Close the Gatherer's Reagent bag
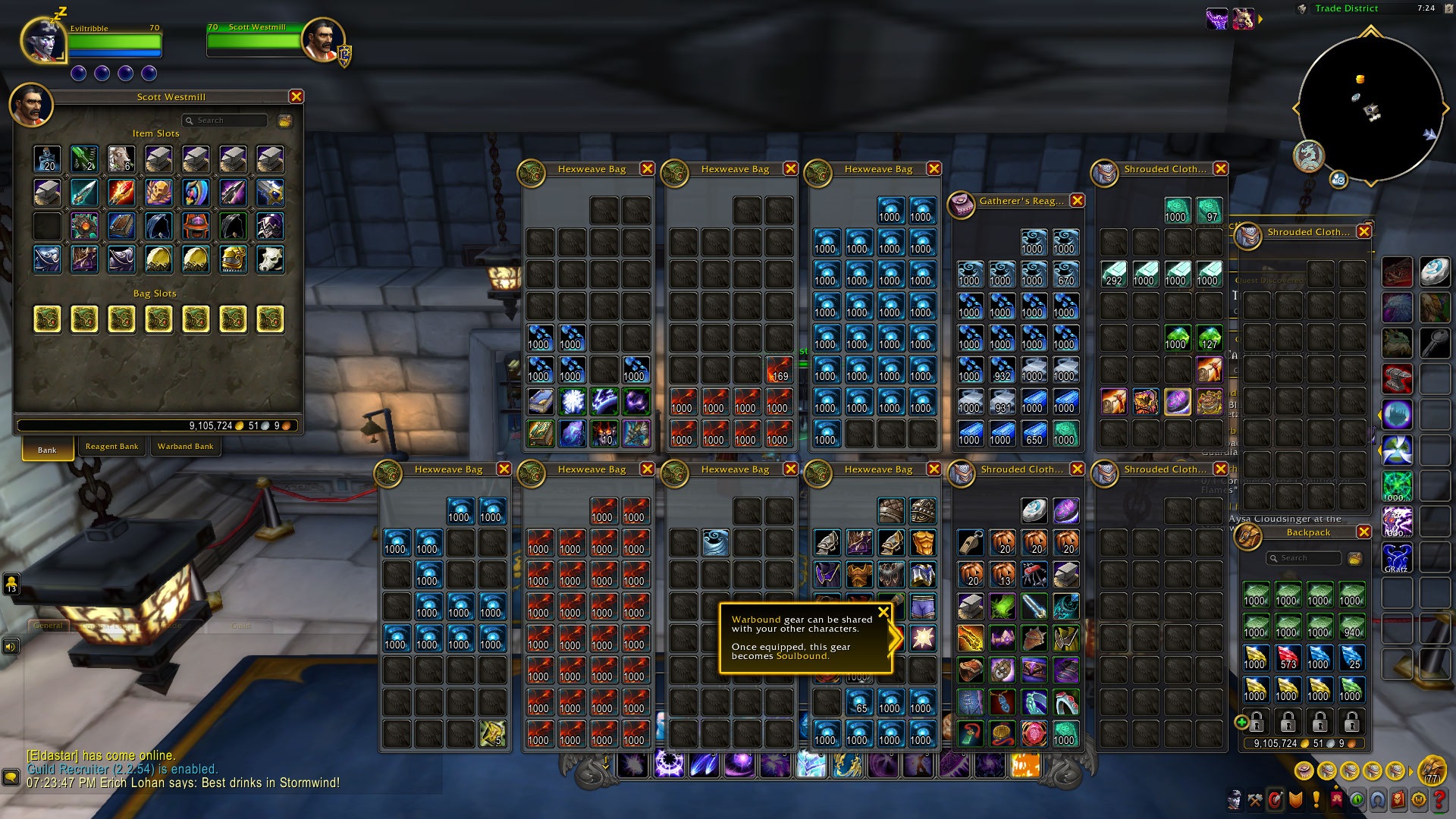 (1077, 201)
